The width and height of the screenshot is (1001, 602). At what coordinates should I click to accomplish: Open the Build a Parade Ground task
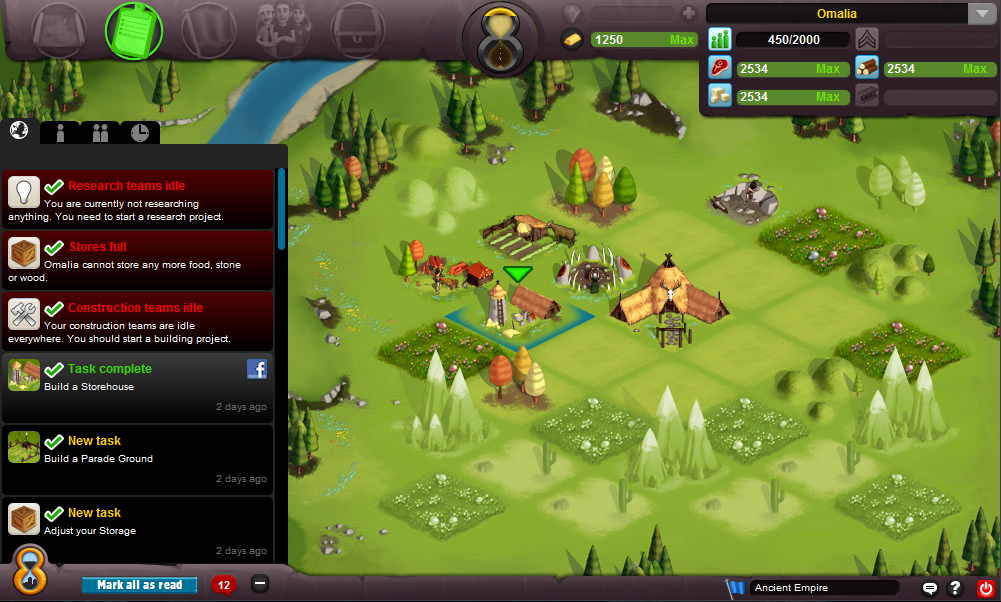click(138, 458)
